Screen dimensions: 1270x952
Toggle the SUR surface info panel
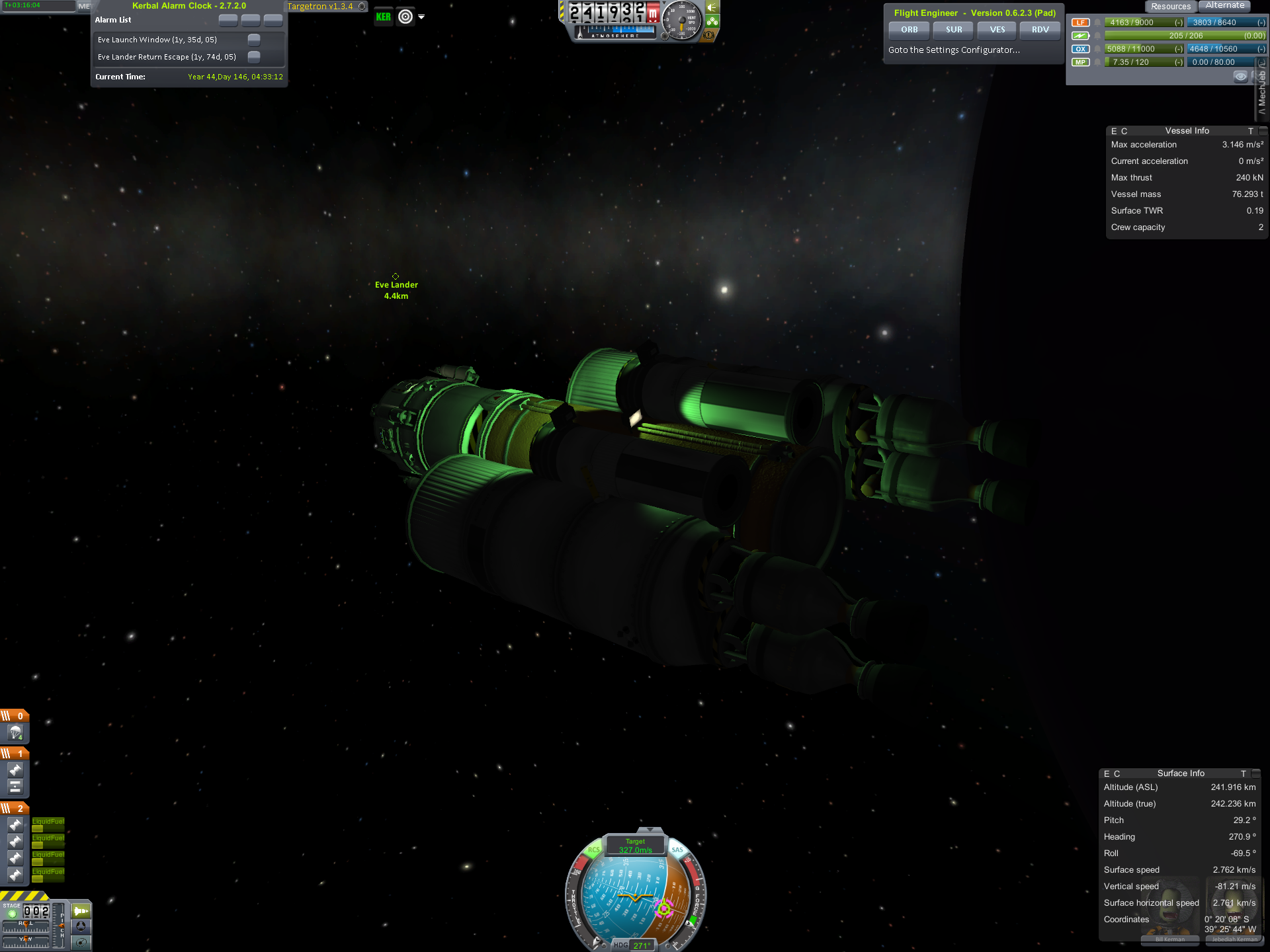[x=953, y=30]
